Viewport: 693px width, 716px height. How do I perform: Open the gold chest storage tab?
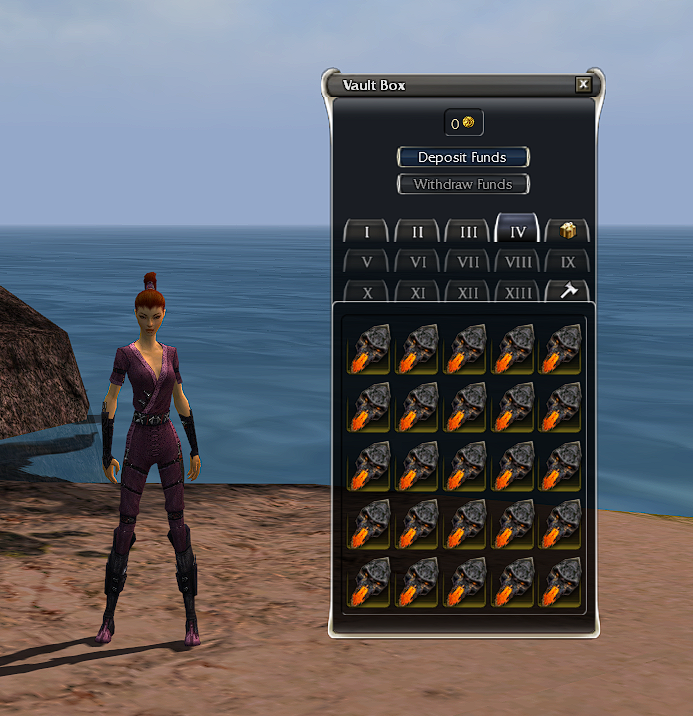click(x=568, y=232)
